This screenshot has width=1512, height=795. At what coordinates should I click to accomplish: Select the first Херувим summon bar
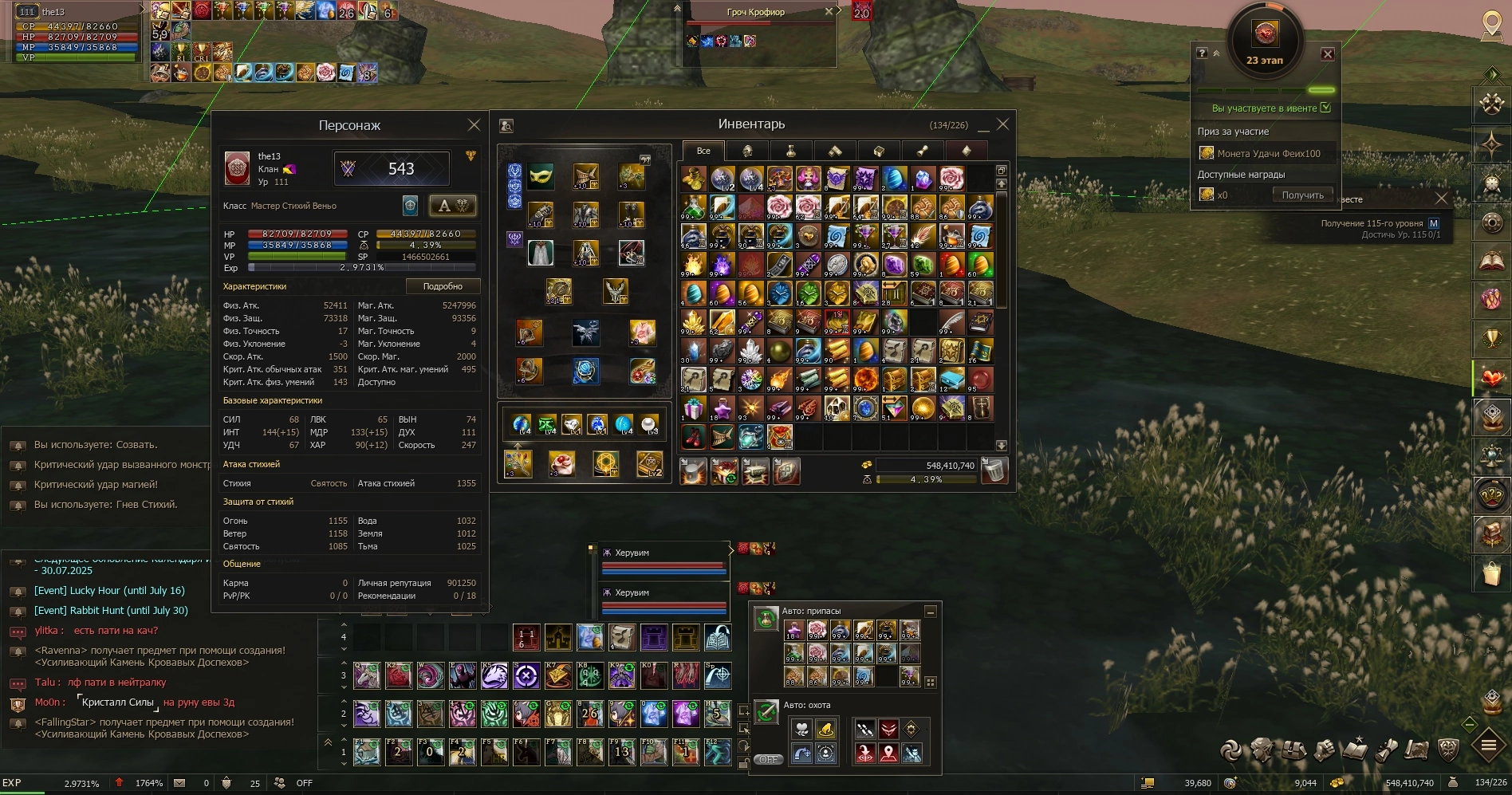click(663, 561)
